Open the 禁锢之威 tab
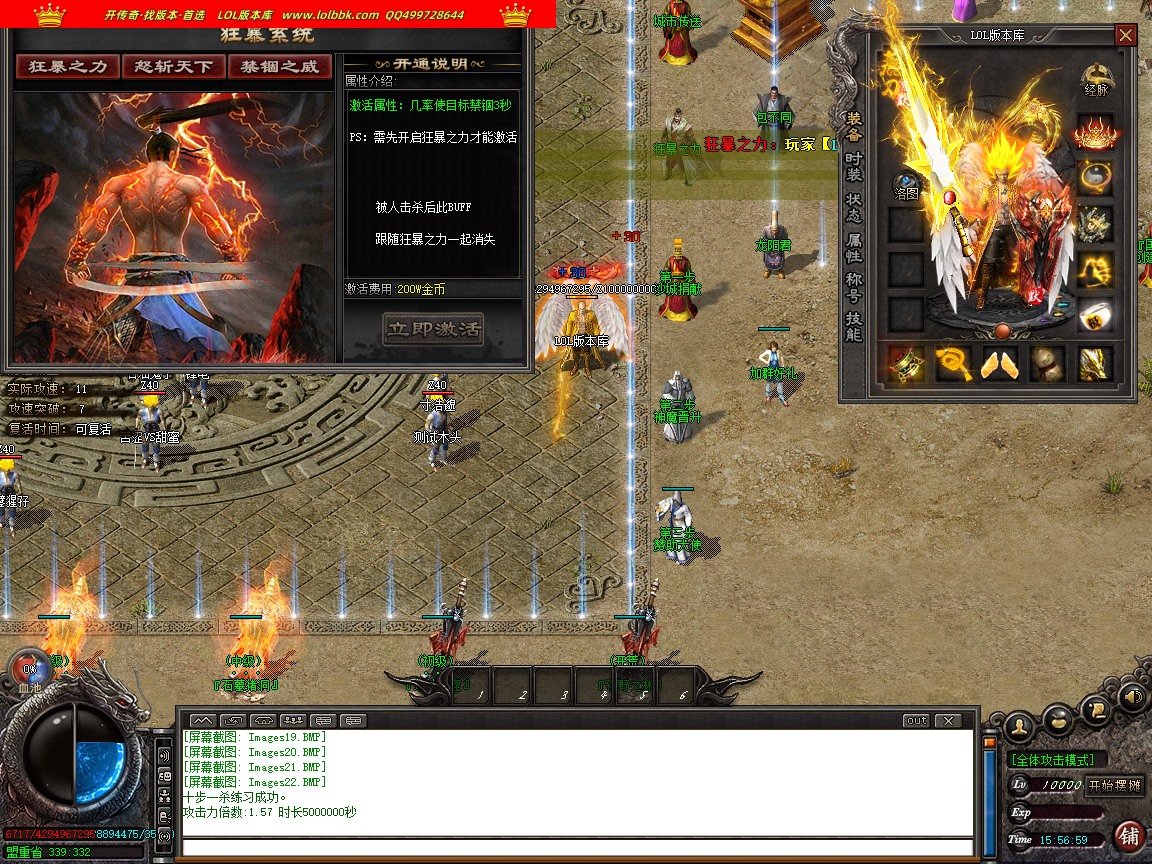Screen dimensions: 1152x864 (x=279, y=67)
